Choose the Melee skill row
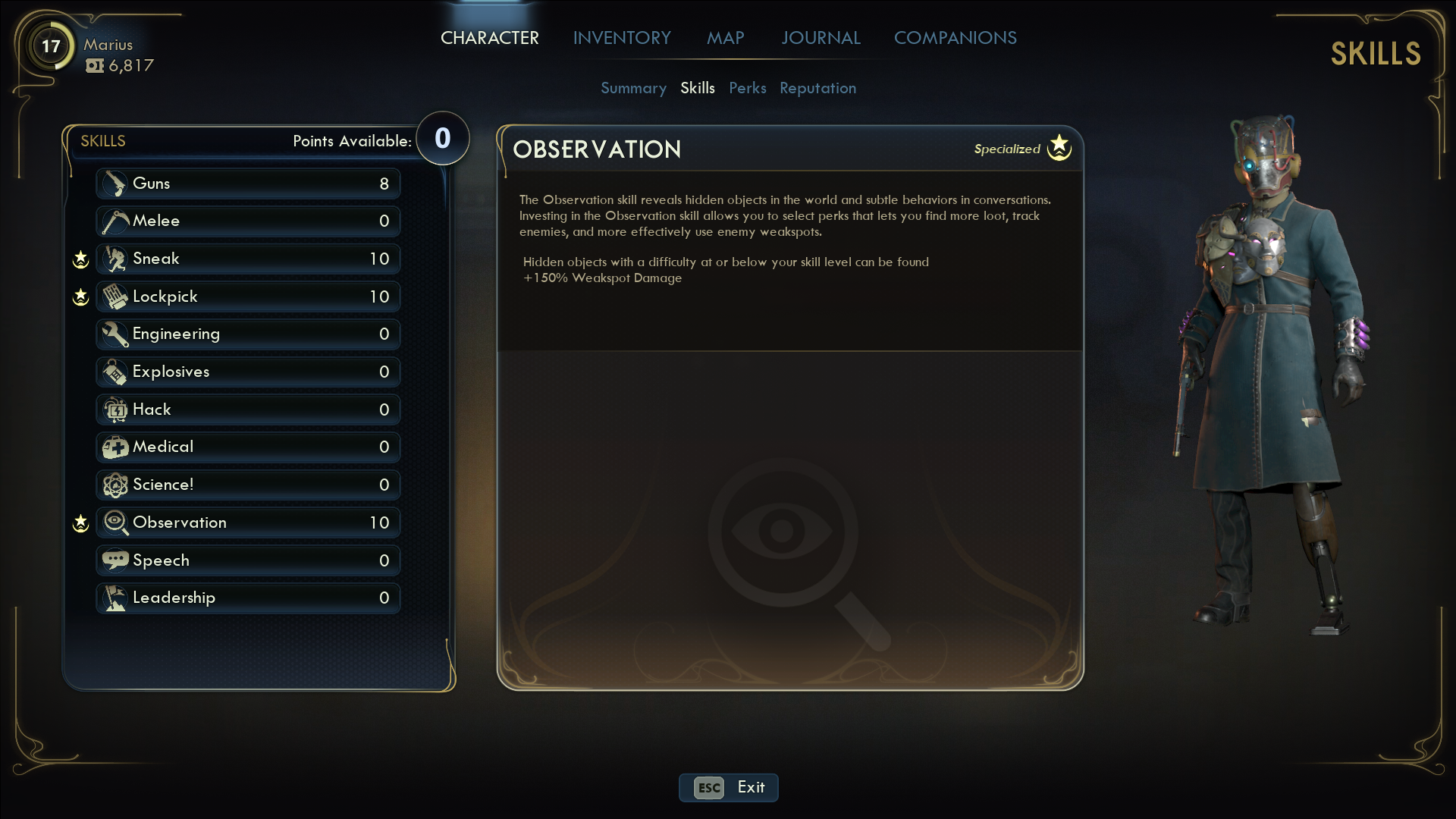The image size is (1456, 819). pos(248,221)
